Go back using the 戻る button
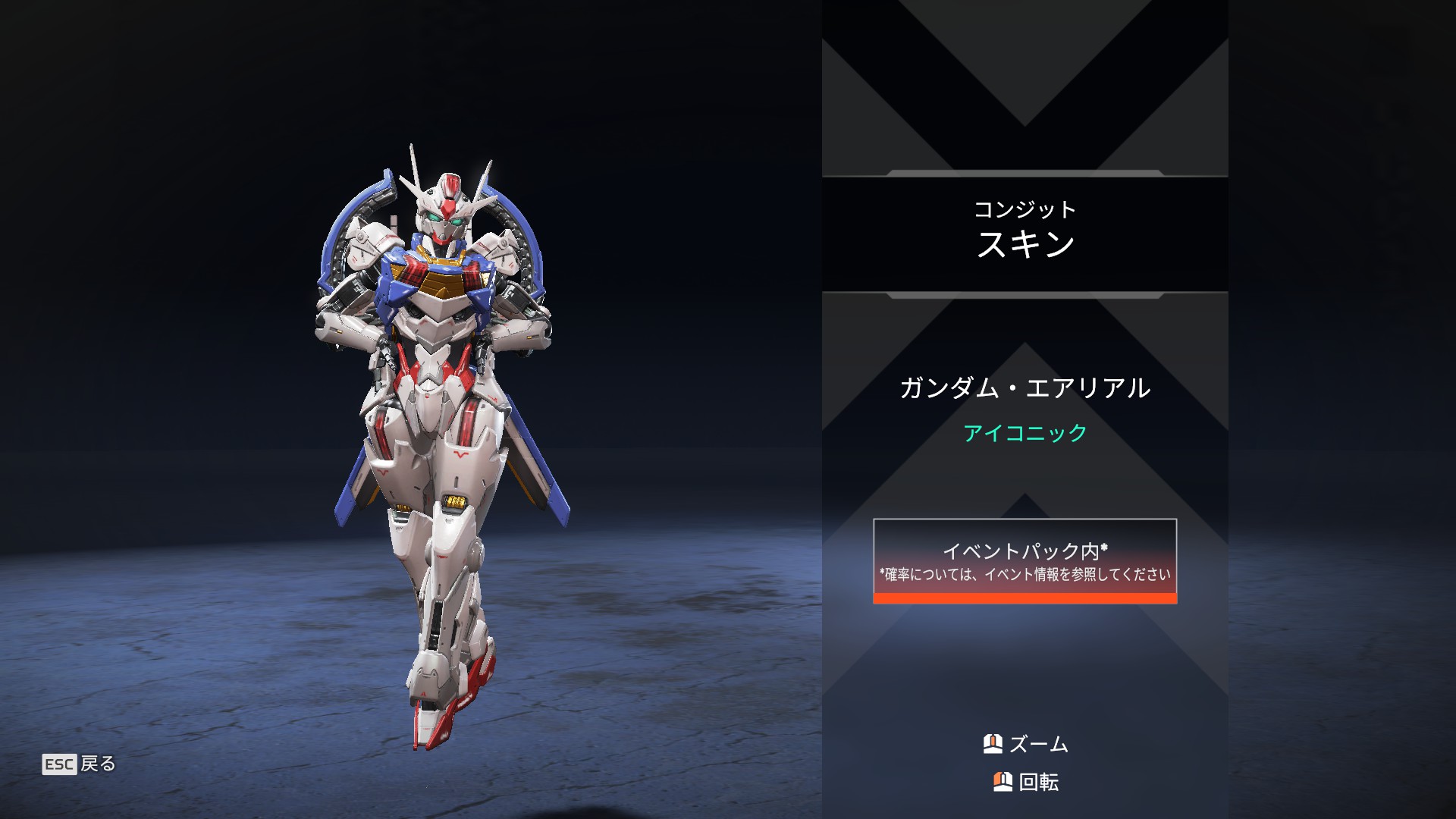The image size is (1456, 819). coord(80,764)
